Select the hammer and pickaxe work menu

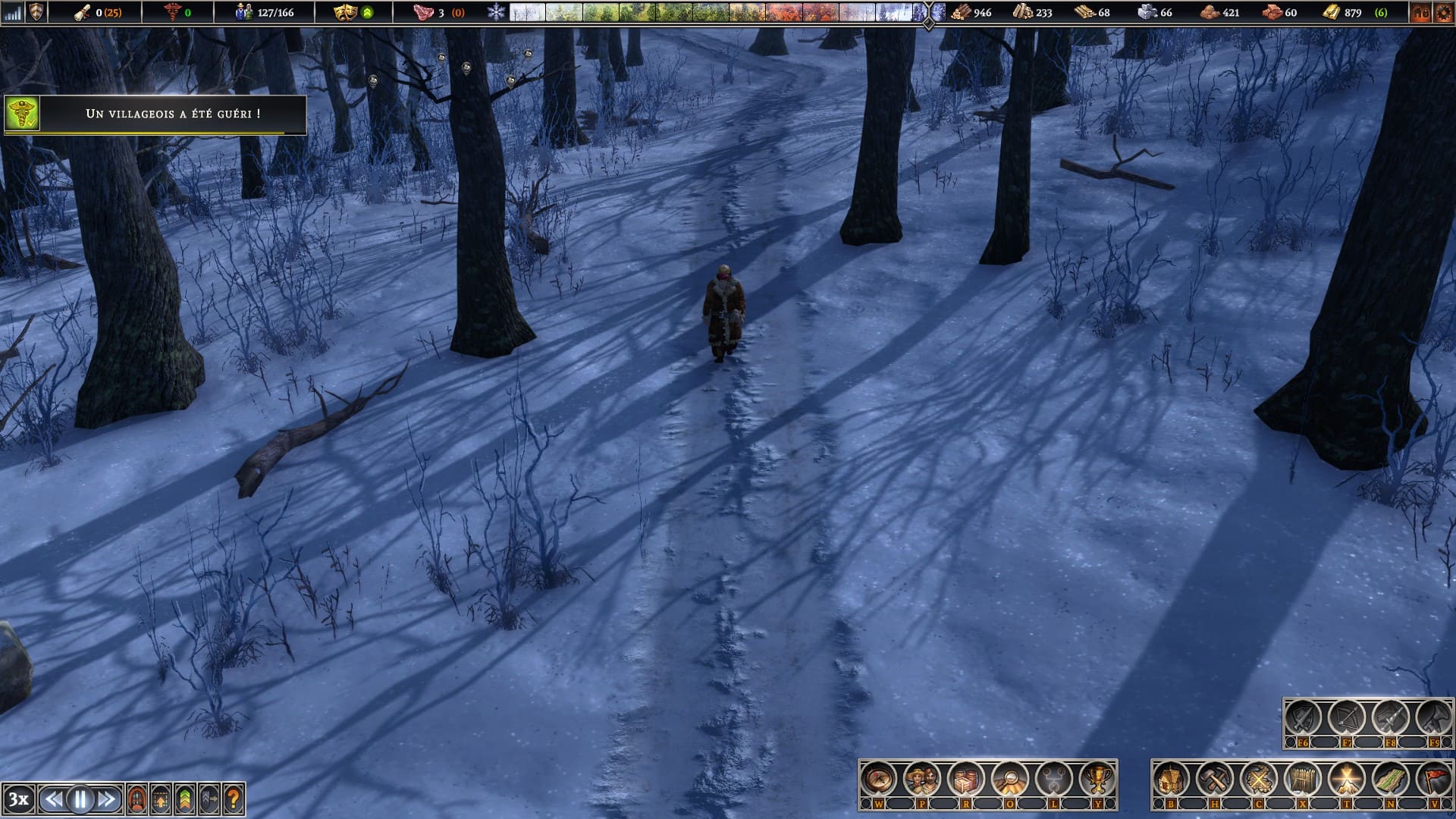click(x=1215, y=779)
